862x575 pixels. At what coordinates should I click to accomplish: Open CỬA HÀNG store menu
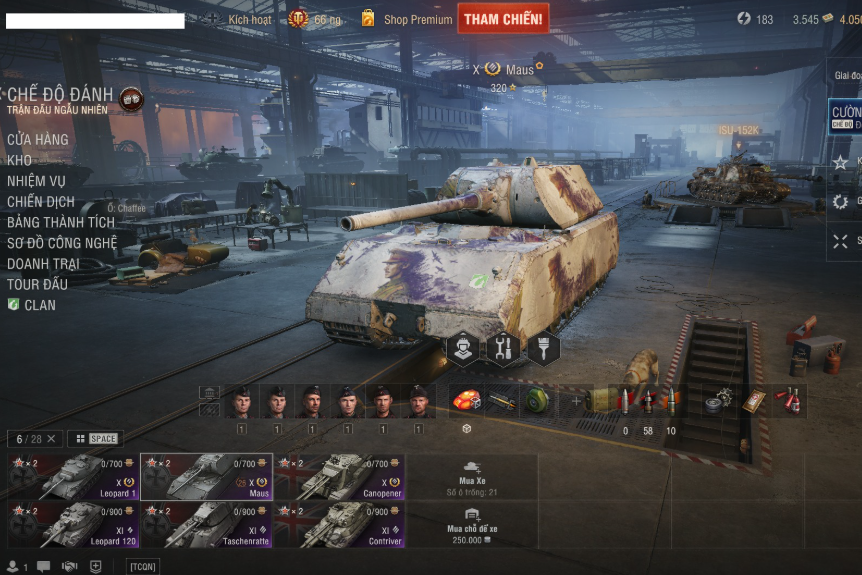[38, 139]
